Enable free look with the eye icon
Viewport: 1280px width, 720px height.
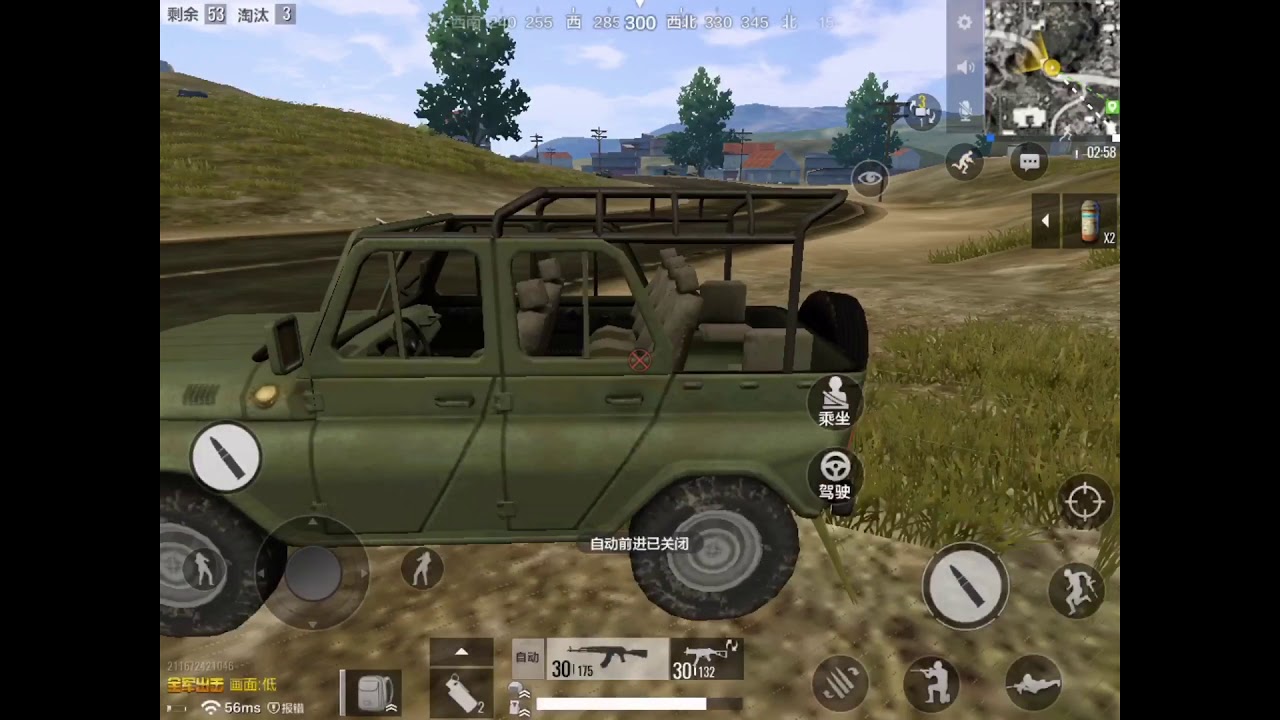click(869, 177)
